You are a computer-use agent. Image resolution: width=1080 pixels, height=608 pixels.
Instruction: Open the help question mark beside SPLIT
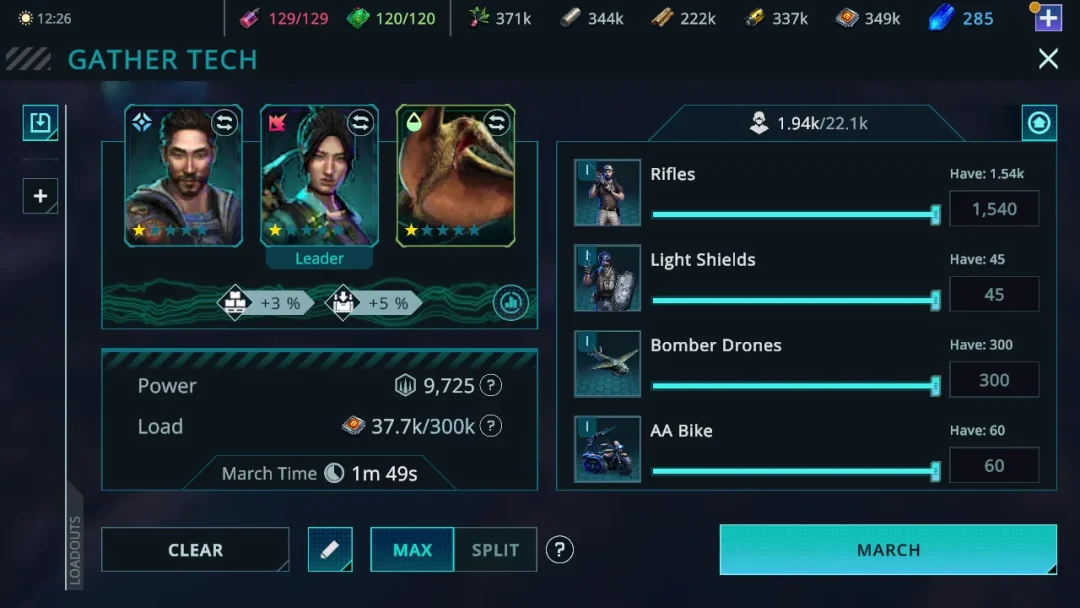pos(560,549)
